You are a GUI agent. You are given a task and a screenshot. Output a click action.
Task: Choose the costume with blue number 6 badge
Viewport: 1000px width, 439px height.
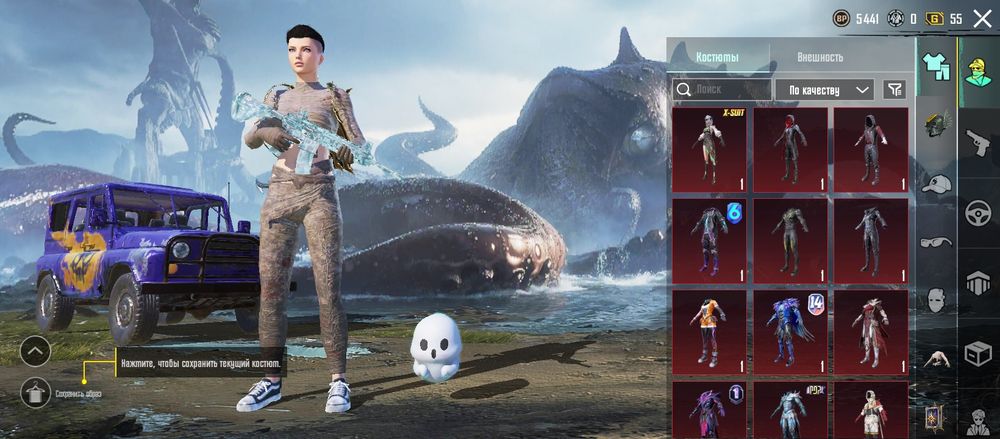coord(709,240)
